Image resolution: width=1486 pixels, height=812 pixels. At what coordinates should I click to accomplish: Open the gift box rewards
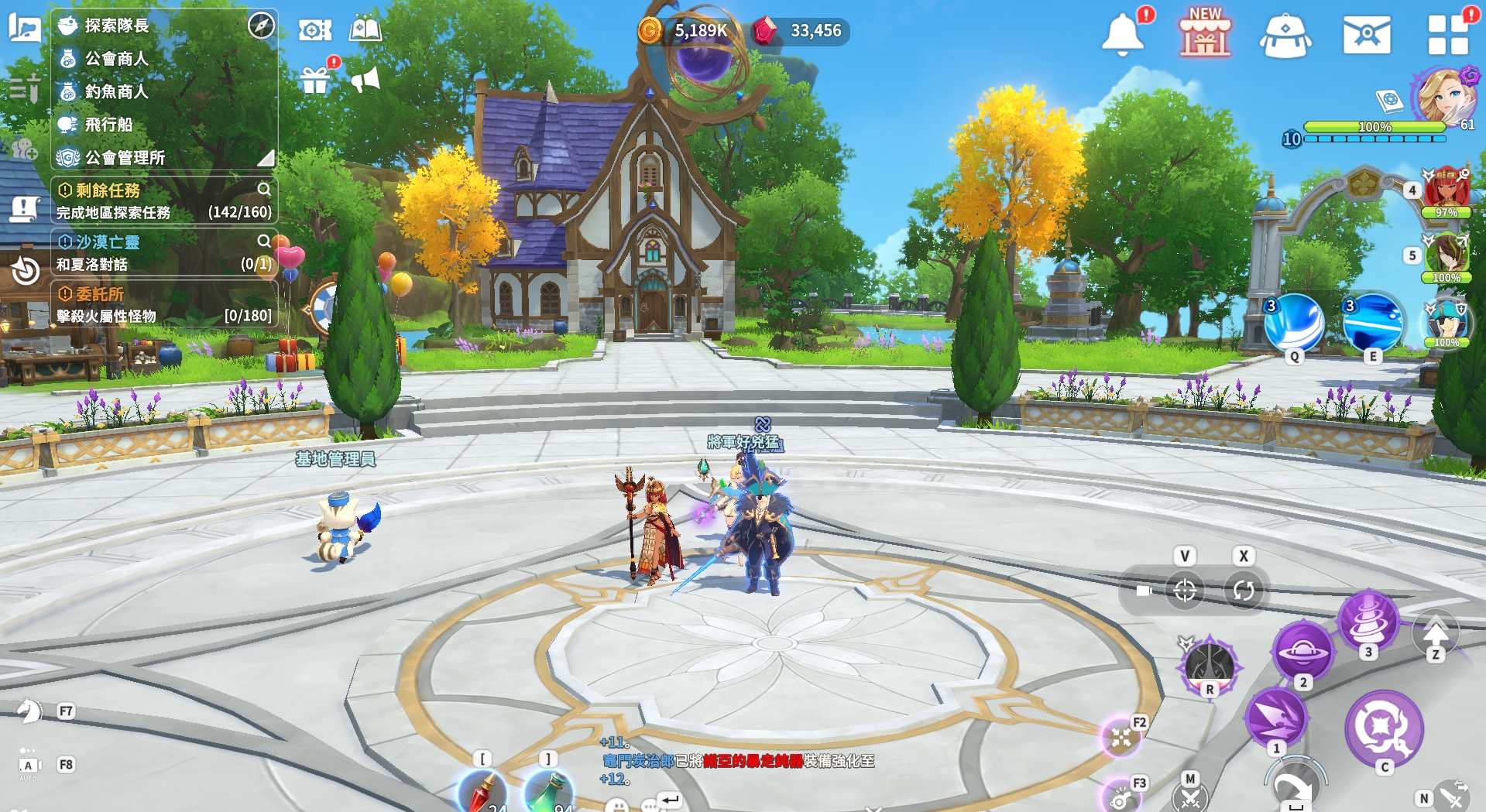(x=315, y=80)
